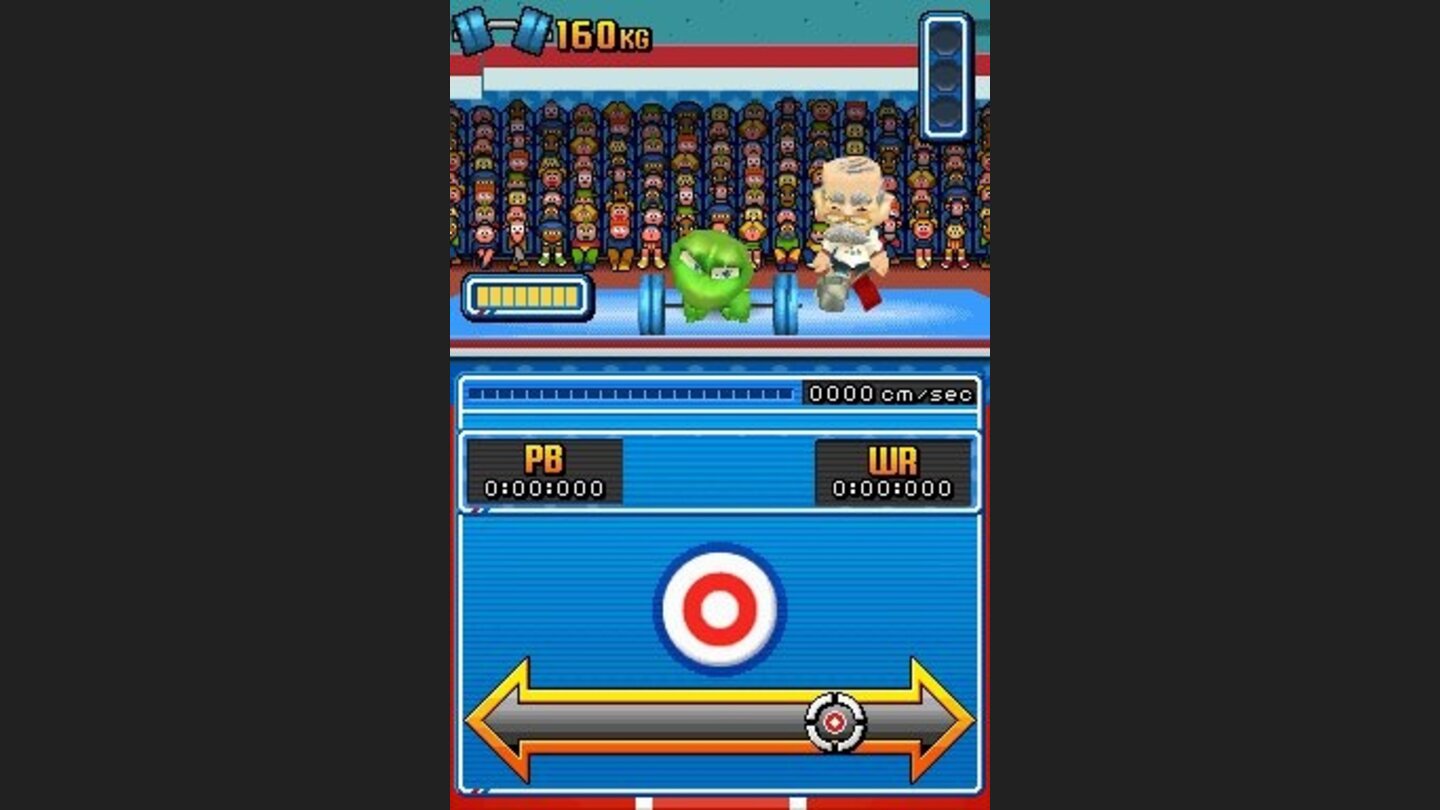Expand the WR record panel
The image size is (1440, 810).
(893, 472)
